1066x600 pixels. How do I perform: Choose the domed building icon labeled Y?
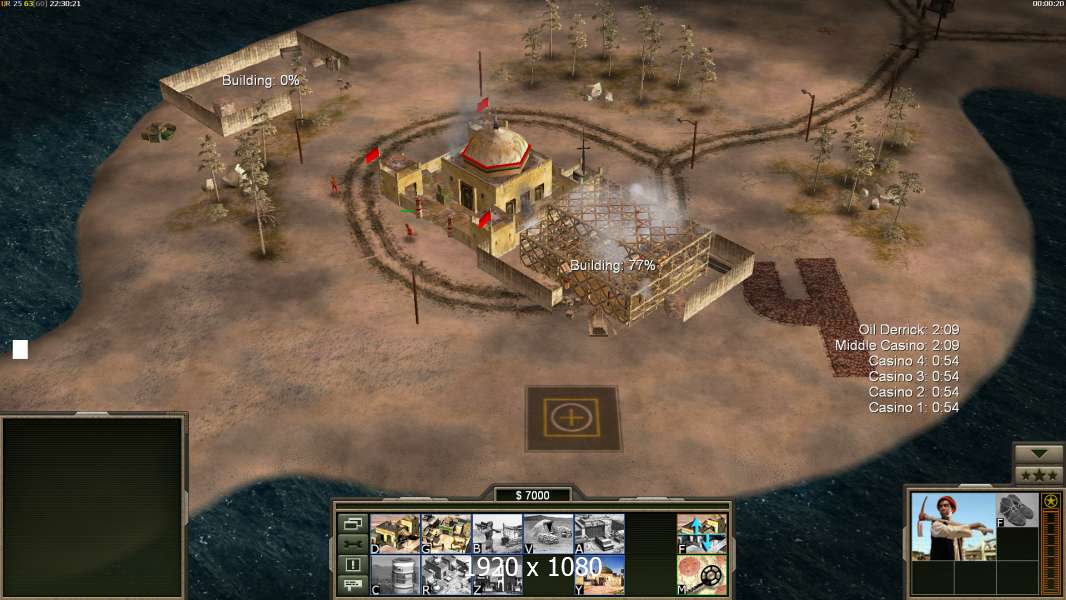[599, 575]
